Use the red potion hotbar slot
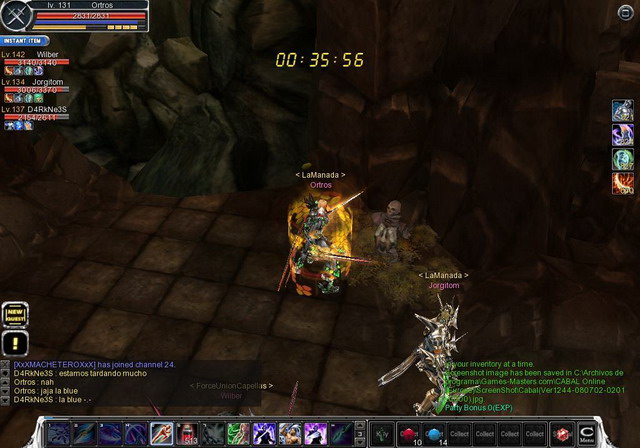The height and width of the screenshot is (448, 640). (x=408, y=433)
